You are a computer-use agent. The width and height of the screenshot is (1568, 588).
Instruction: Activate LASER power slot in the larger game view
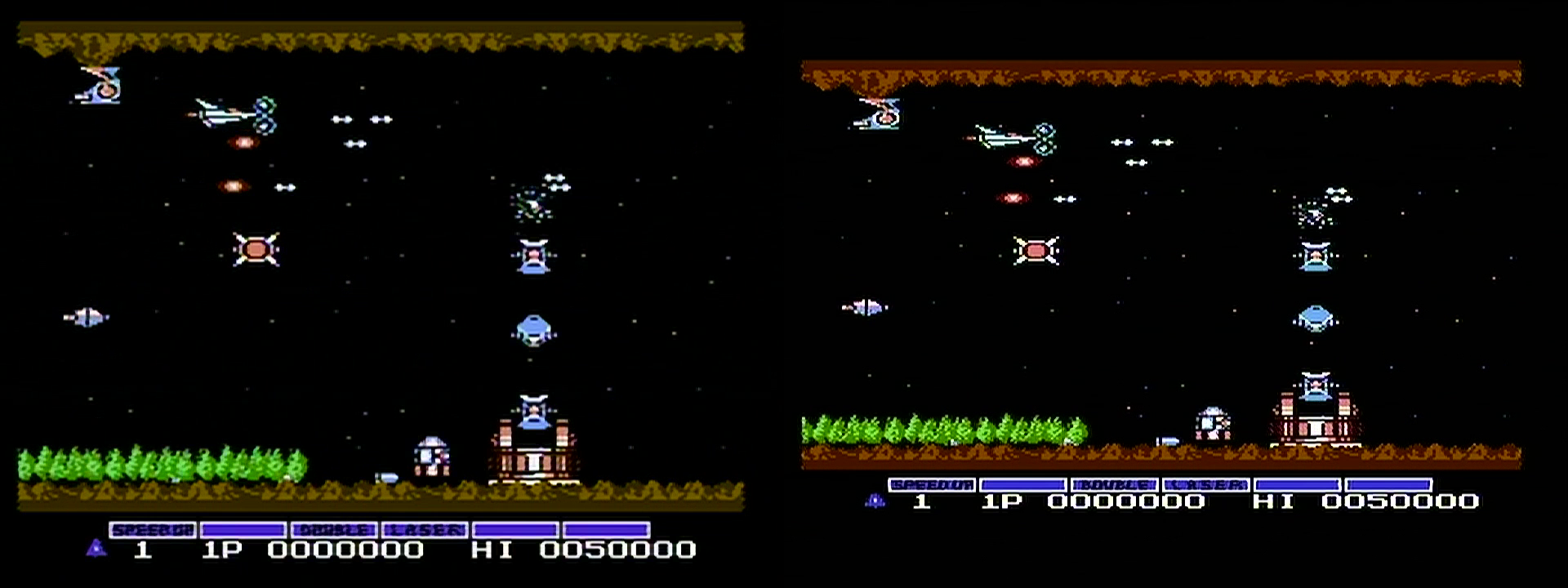coord(425,530)
